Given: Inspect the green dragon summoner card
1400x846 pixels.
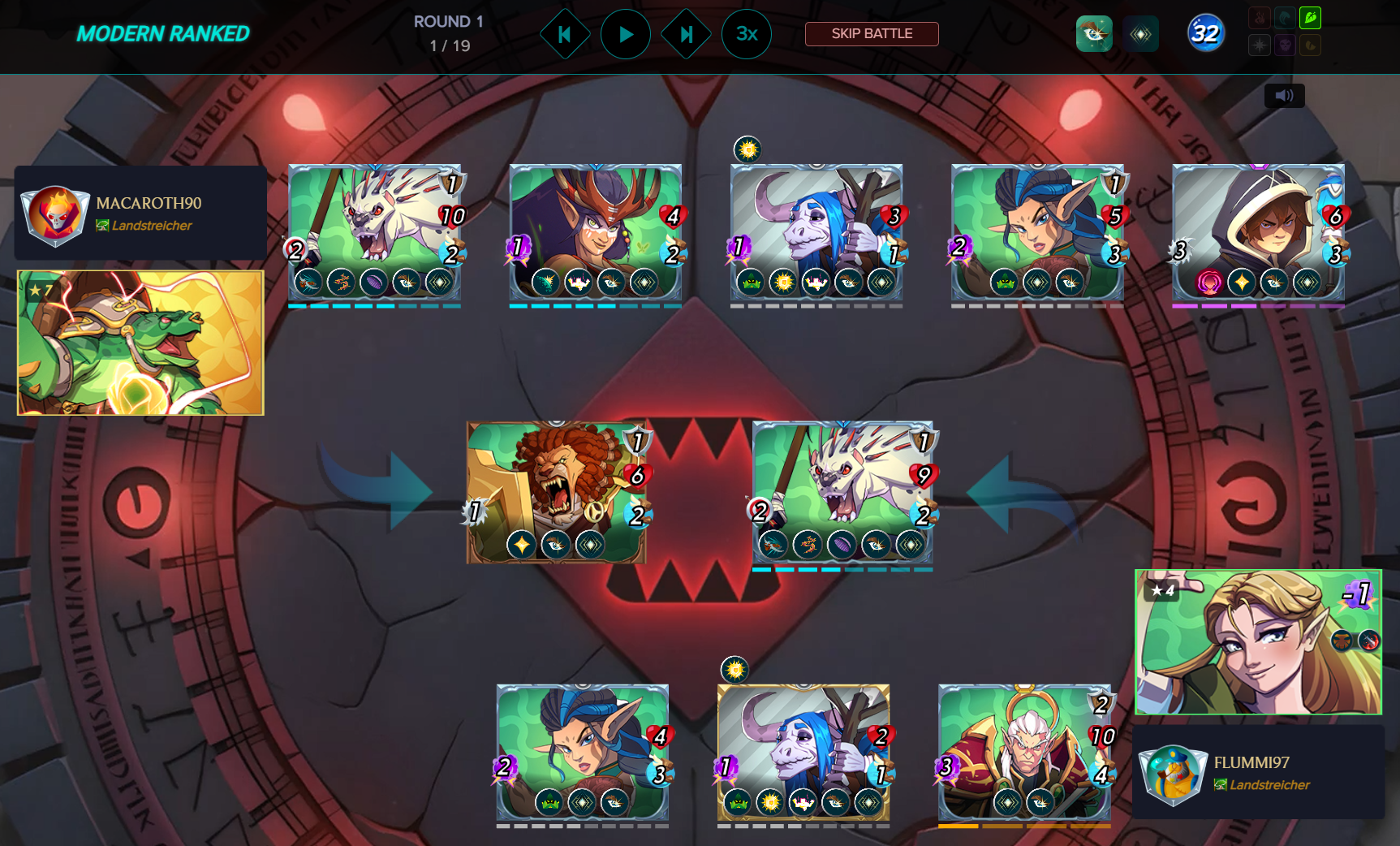Looking at the screenshot, I should coord(140,343).
